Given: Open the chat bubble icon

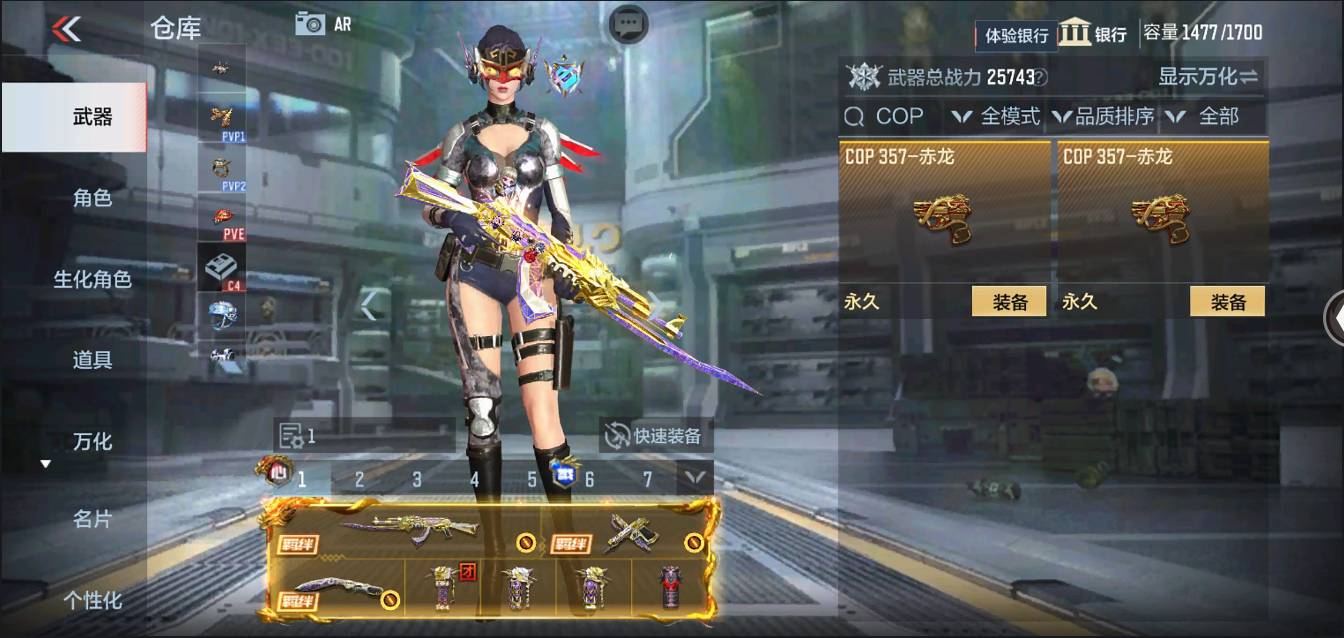Looking at the screenshot, I should pyautogui.click(x=628, y=25).
